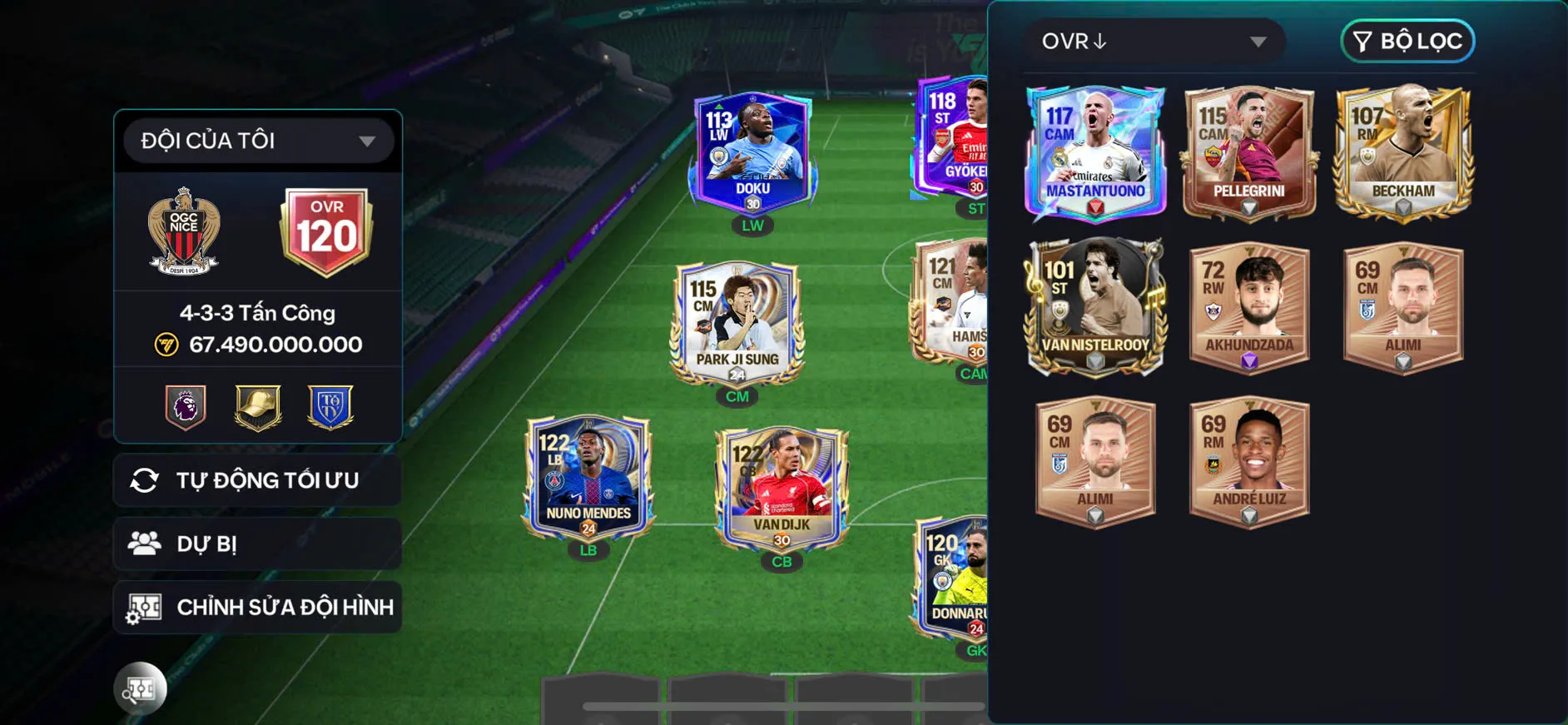Open the Đội Của Tôi team dropdown

click(x=258, y=141)
